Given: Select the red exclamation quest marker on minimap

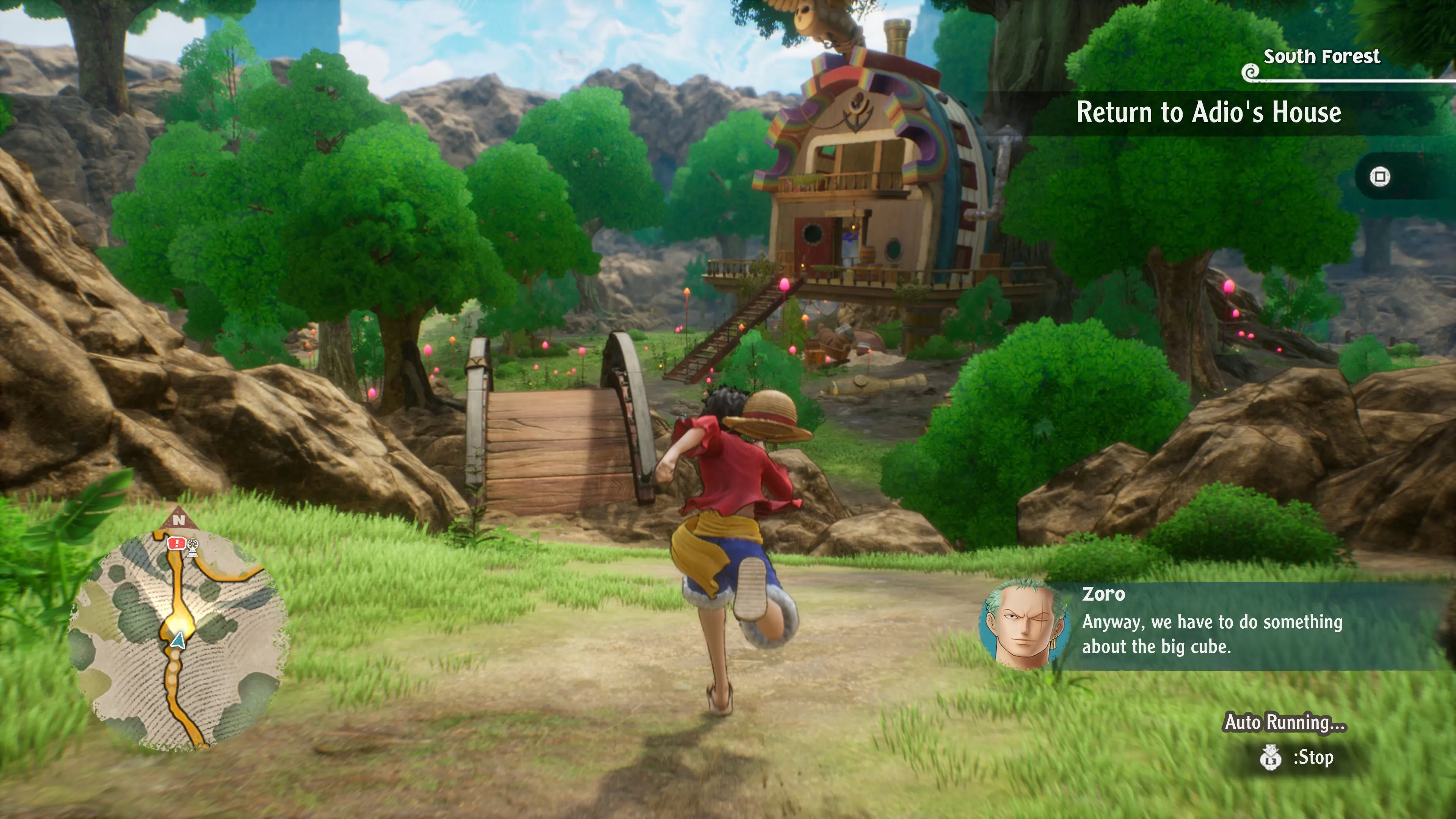Looking at the screenshot, I should point(176,543).
